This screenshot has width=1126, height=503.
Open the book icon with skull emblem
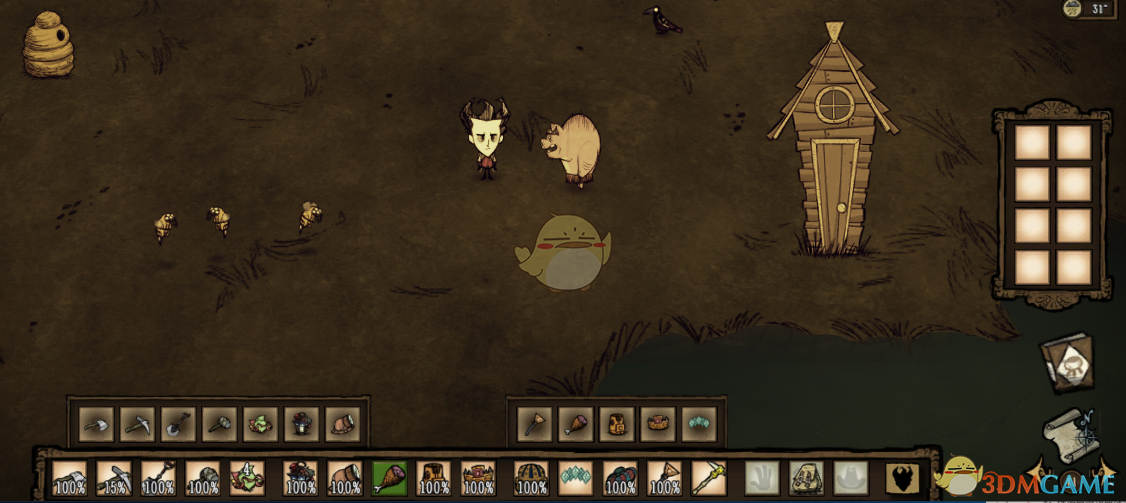1068,364
